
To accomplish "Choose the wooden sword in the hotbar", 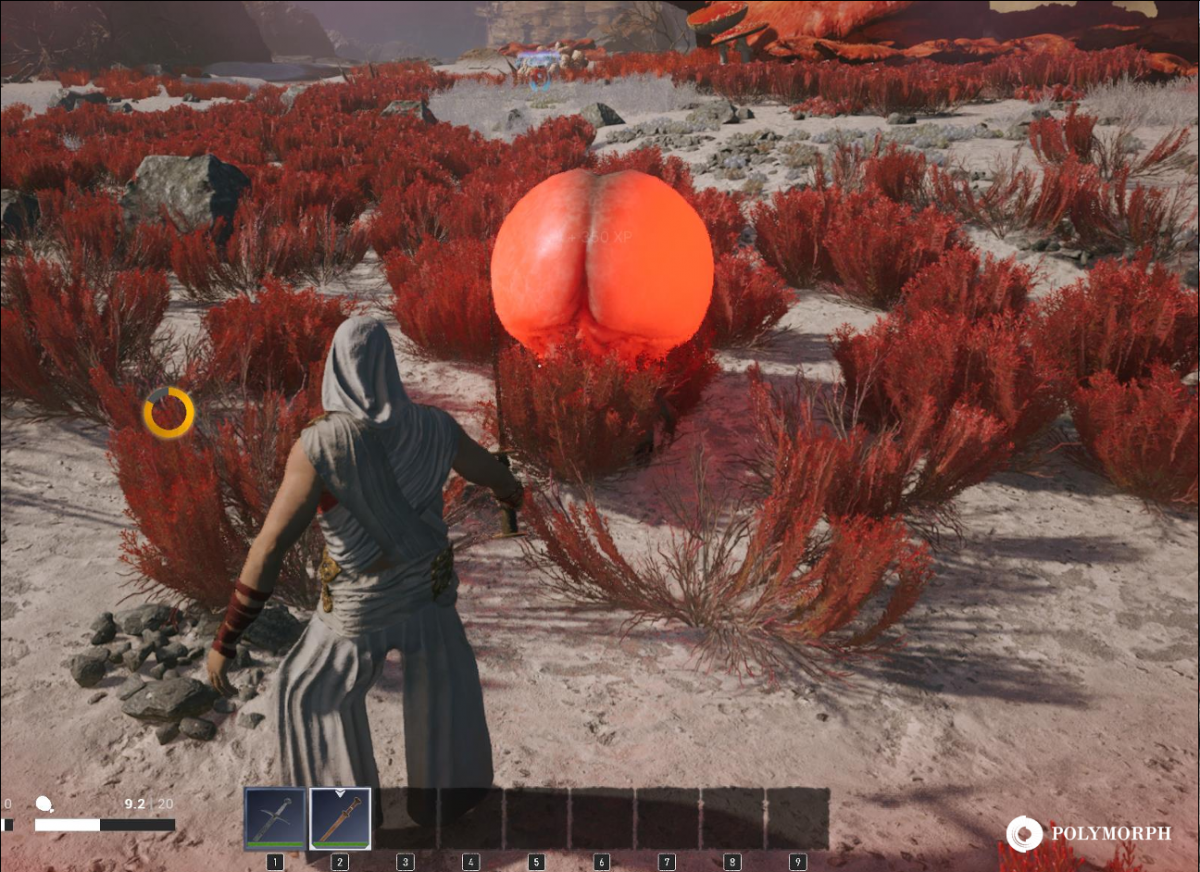I will click(340, 819).
